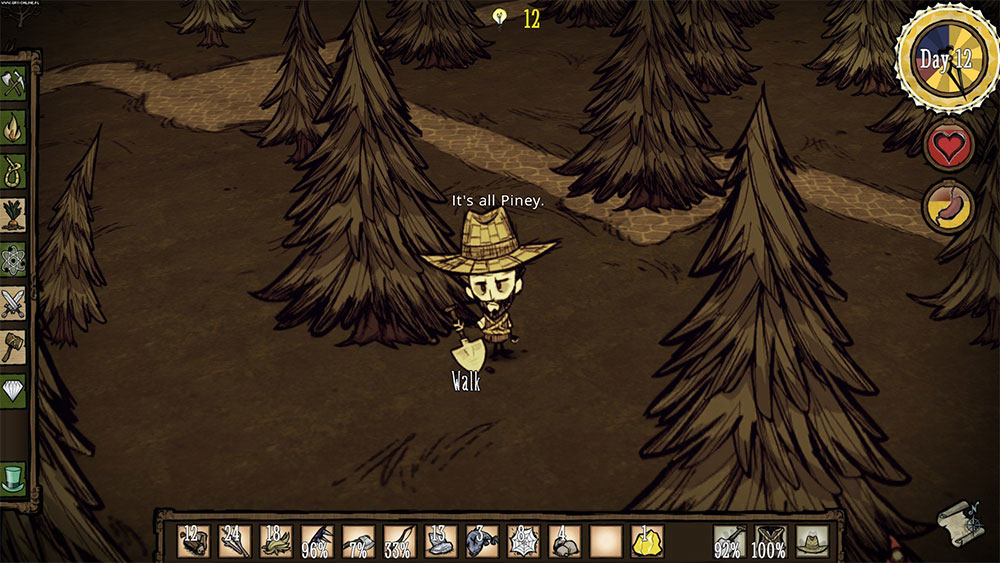
Task: Select the twigs stack of 24
Action: pyautogui.click(x=235, y=541)
